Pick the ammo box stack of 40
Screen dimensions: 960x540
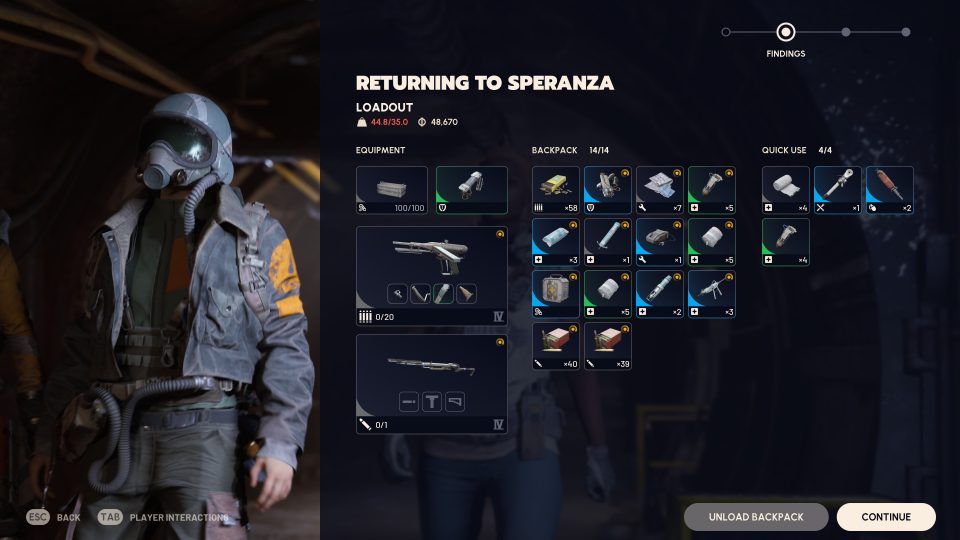[556, 346]
